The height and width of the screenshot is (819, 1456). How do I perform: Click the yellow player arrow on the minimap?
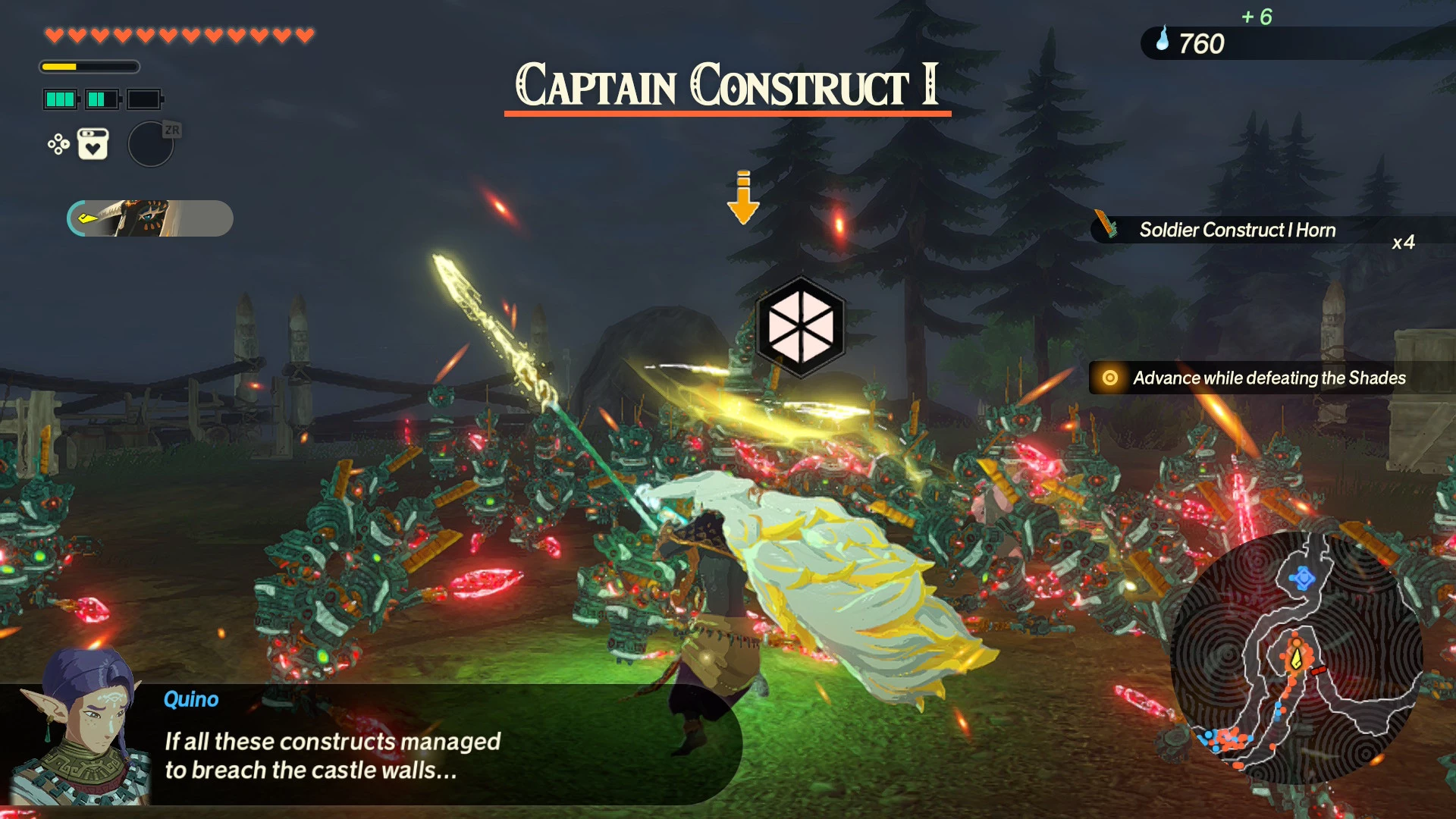pyautogui.click(x=1296, y=659)
